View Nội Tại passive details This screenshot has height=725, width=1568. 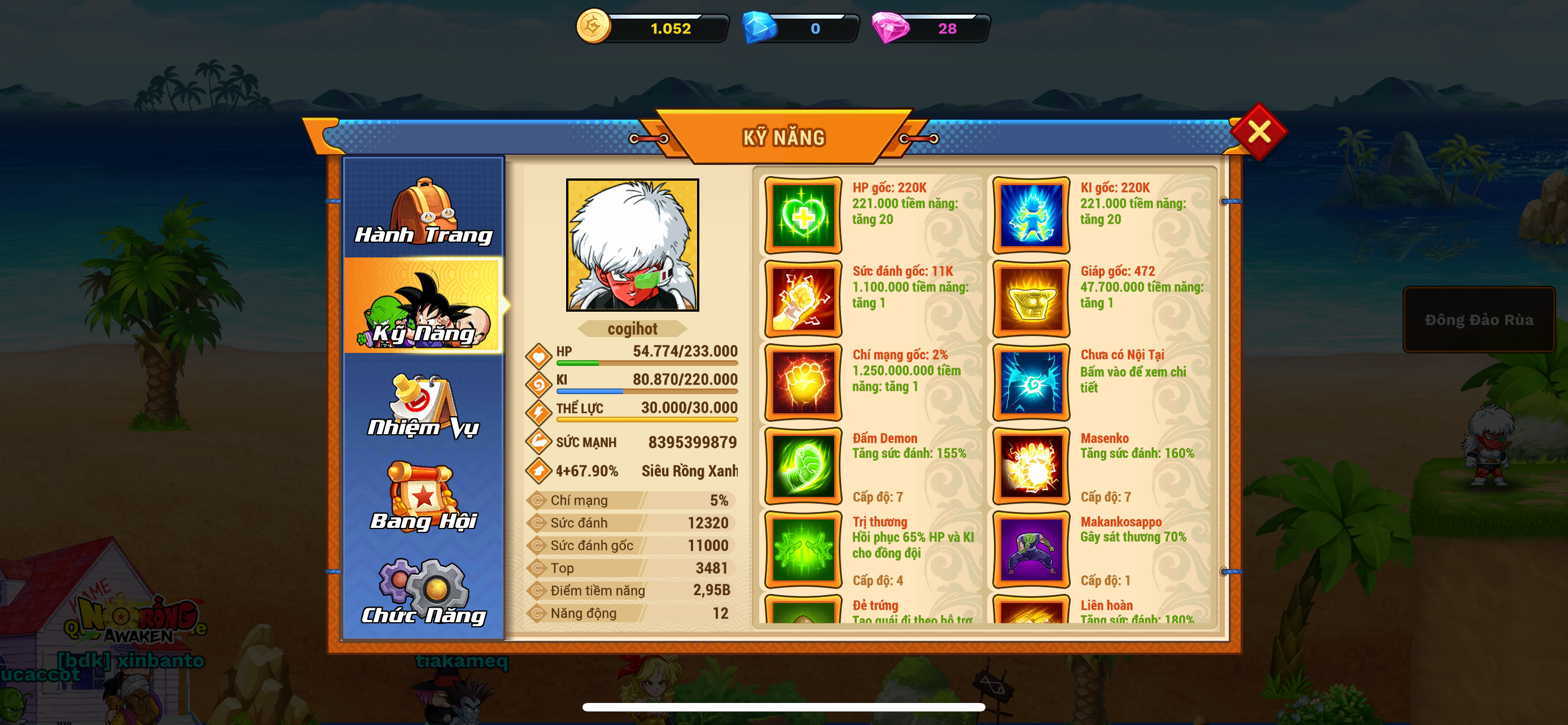[x=1031, y=382]
